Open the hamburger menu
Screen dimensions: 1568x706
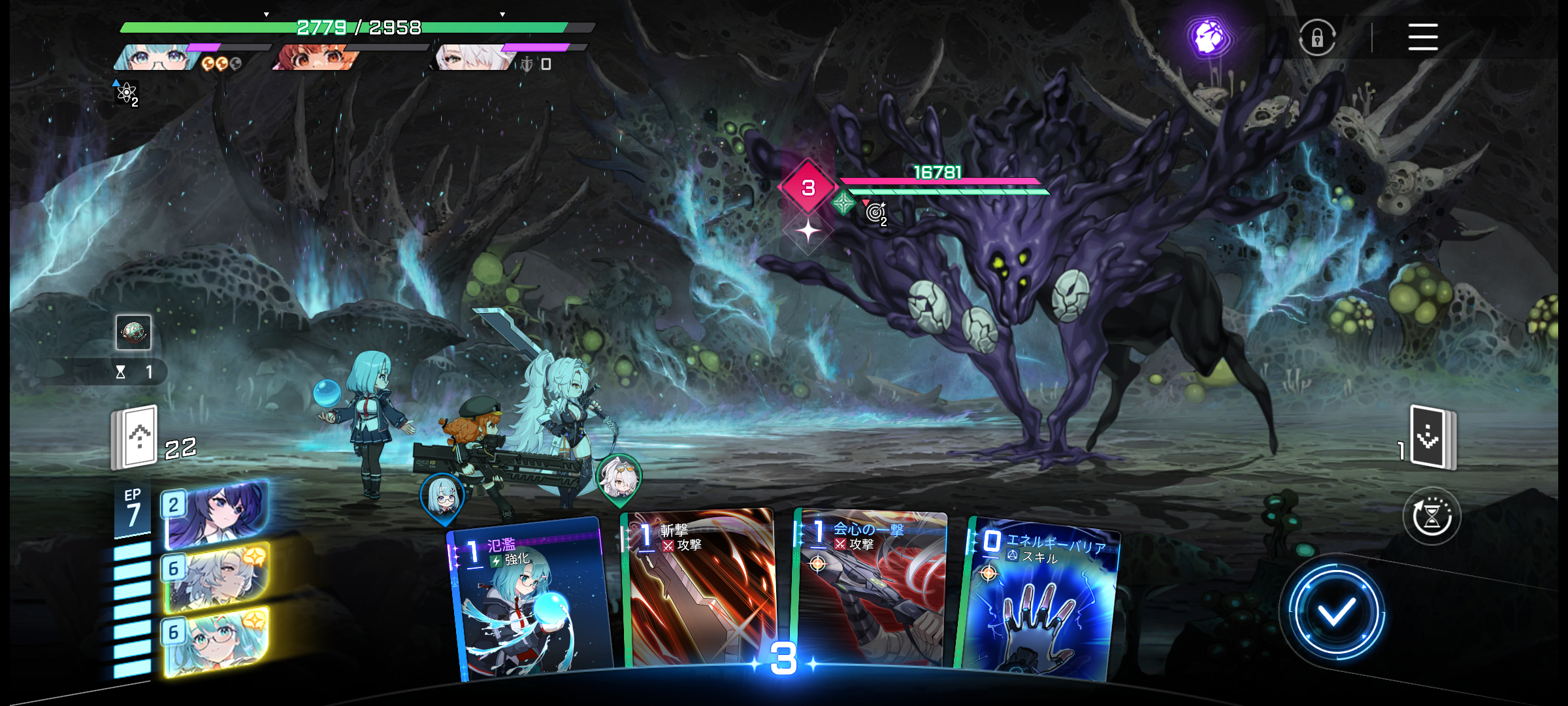[x=1422, y=37]
